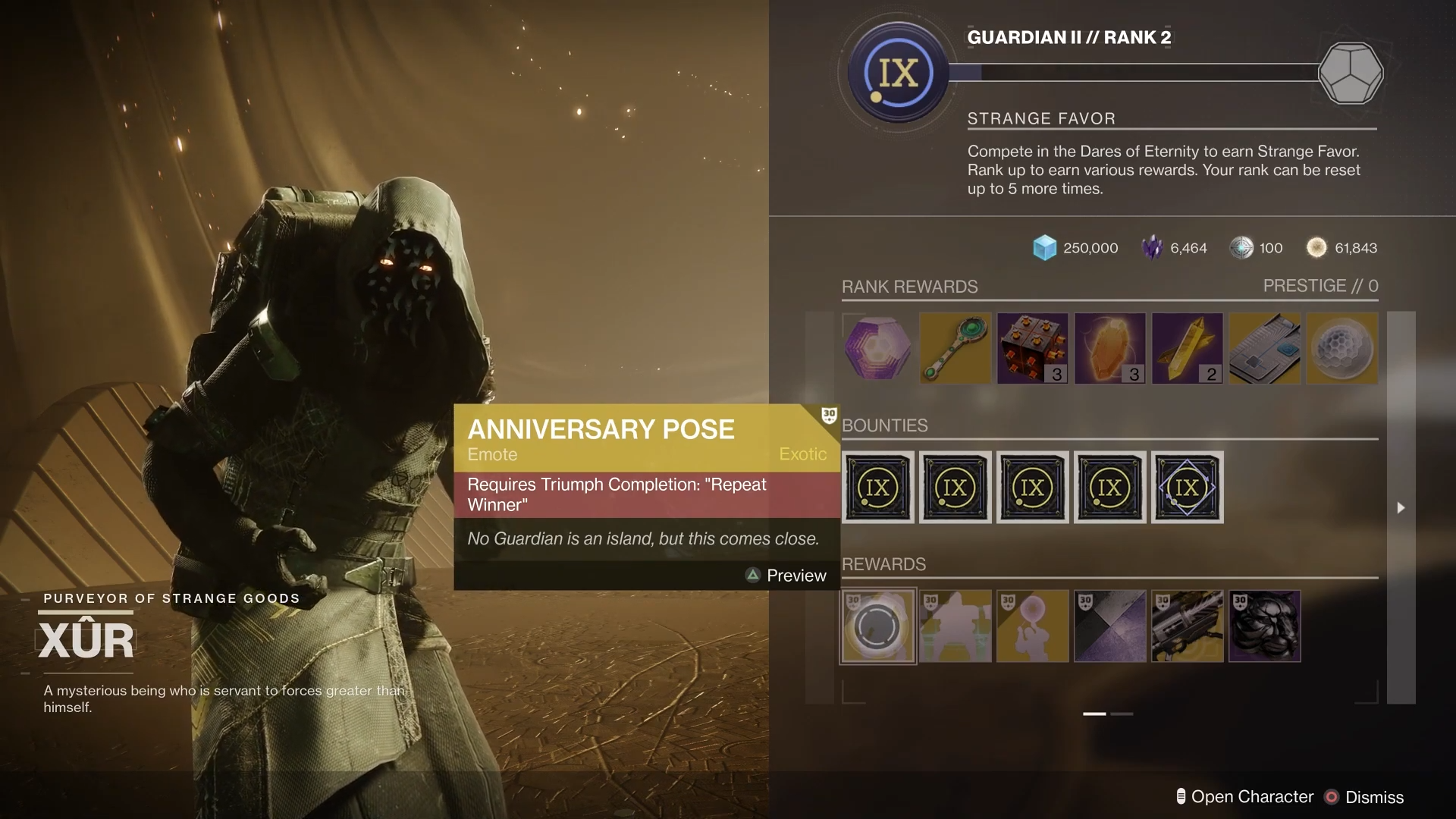Select the purple engram rank reward

click(x=877, y=348)
